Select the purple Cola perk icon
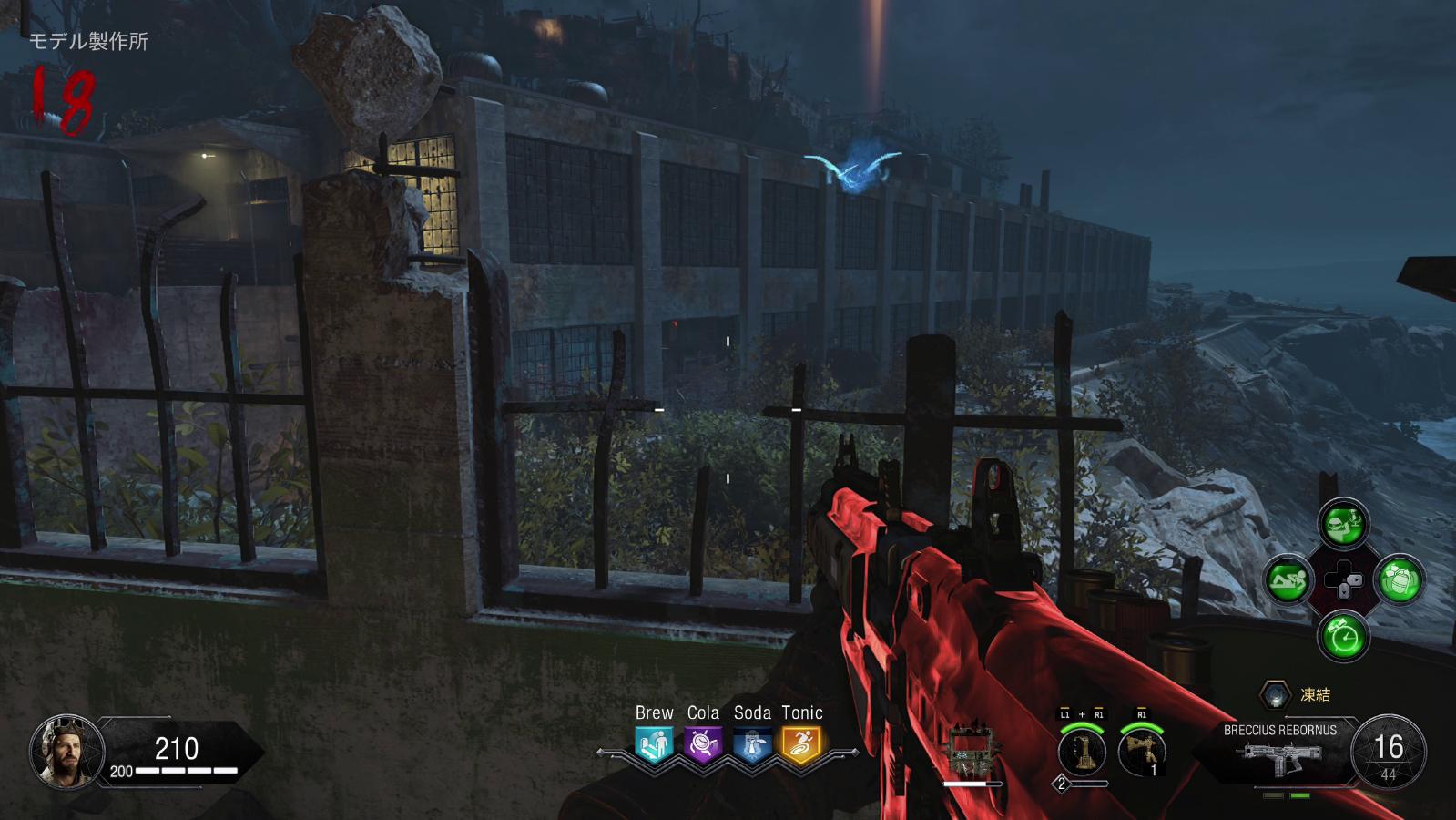 point(703,744)
